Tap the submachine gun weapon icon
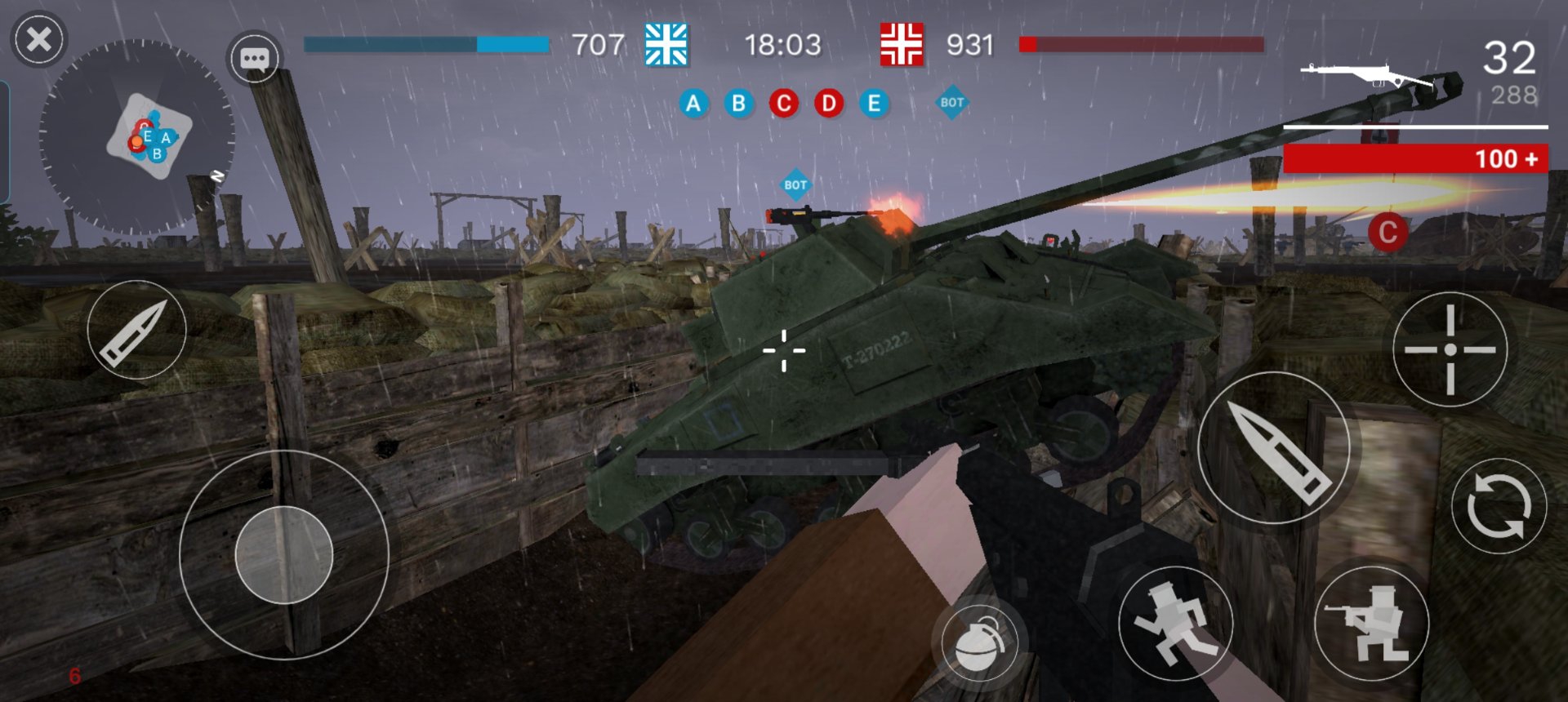This screenshot has width=1568, height=702. (x=1365, y=76)
